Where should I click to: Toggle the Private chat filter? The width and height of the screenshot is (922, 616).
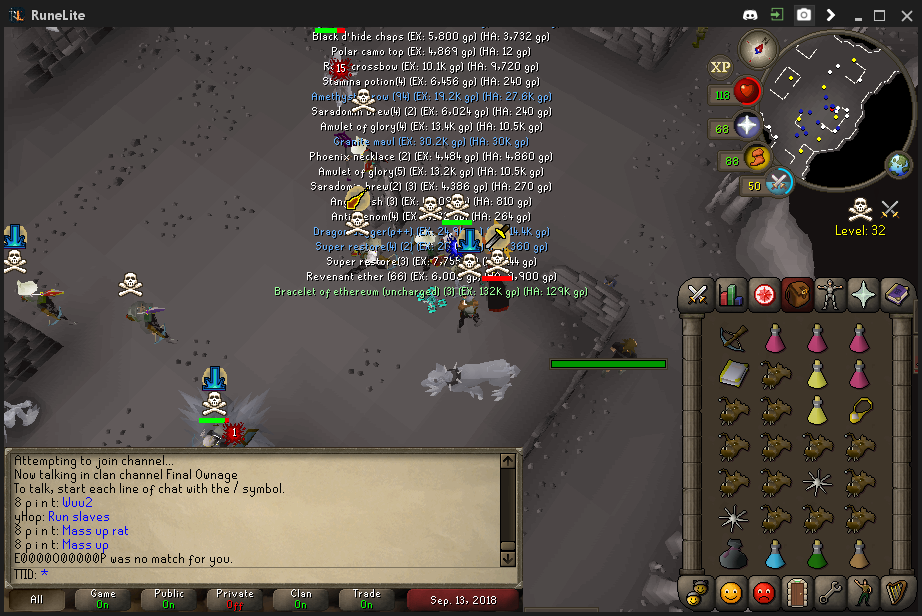[x=235, y=599]
